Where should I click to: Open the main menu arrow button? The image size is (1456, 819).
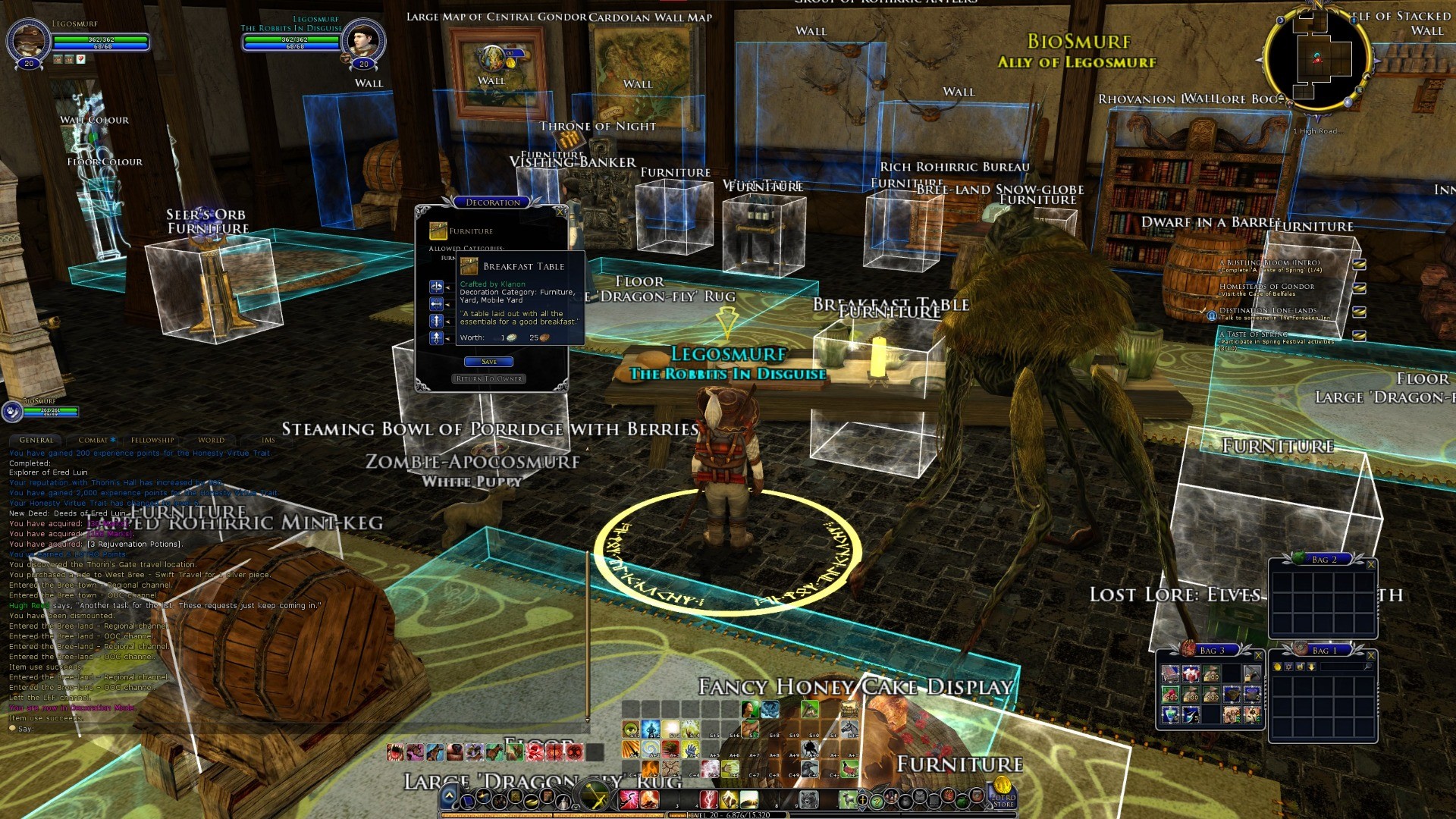pyautogui.click(x=449, y=796)
